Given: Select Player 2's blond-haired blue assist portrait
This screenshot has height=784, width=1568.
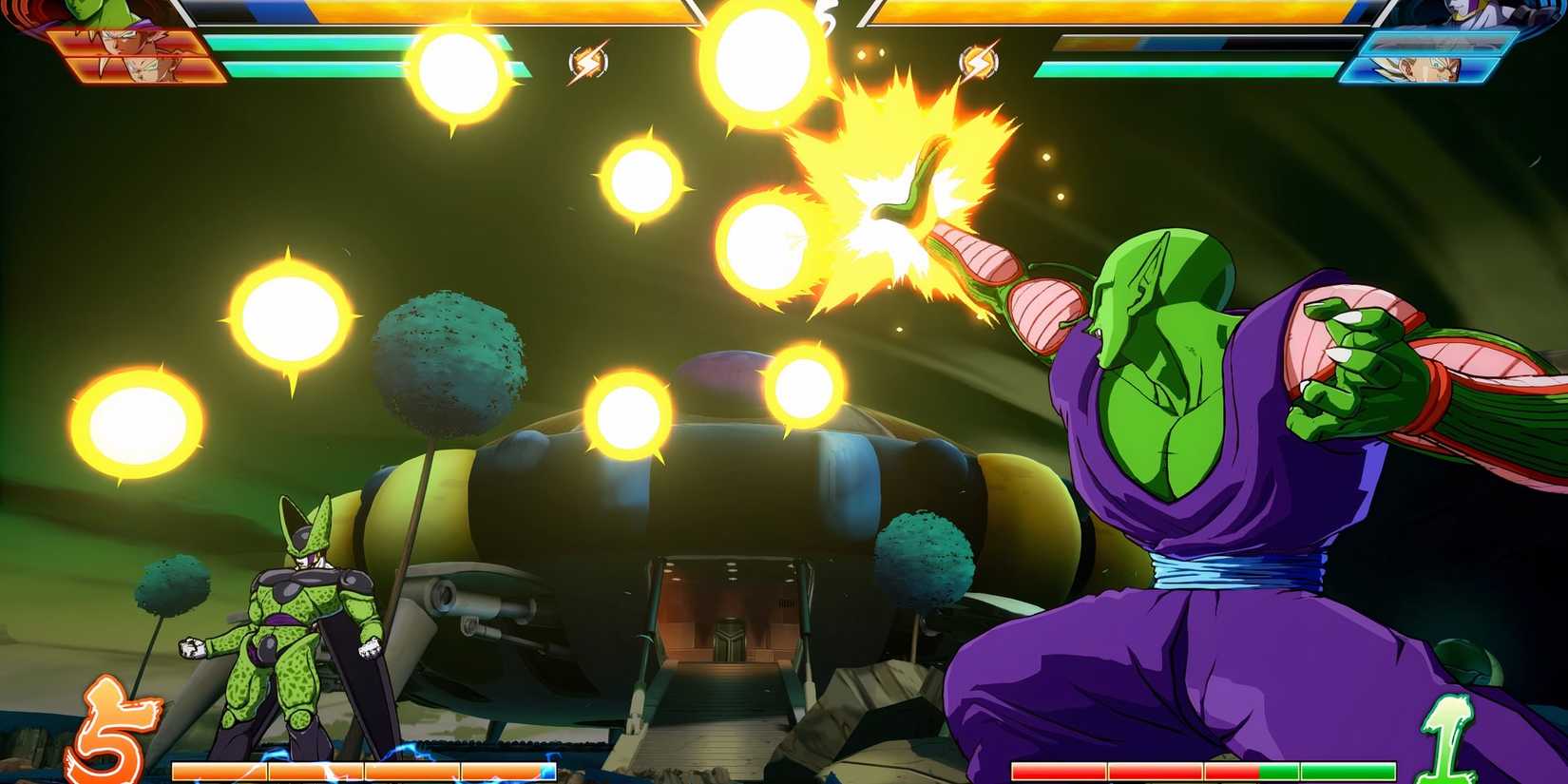Looking at the screenshot, I should tap(1420, 69).
